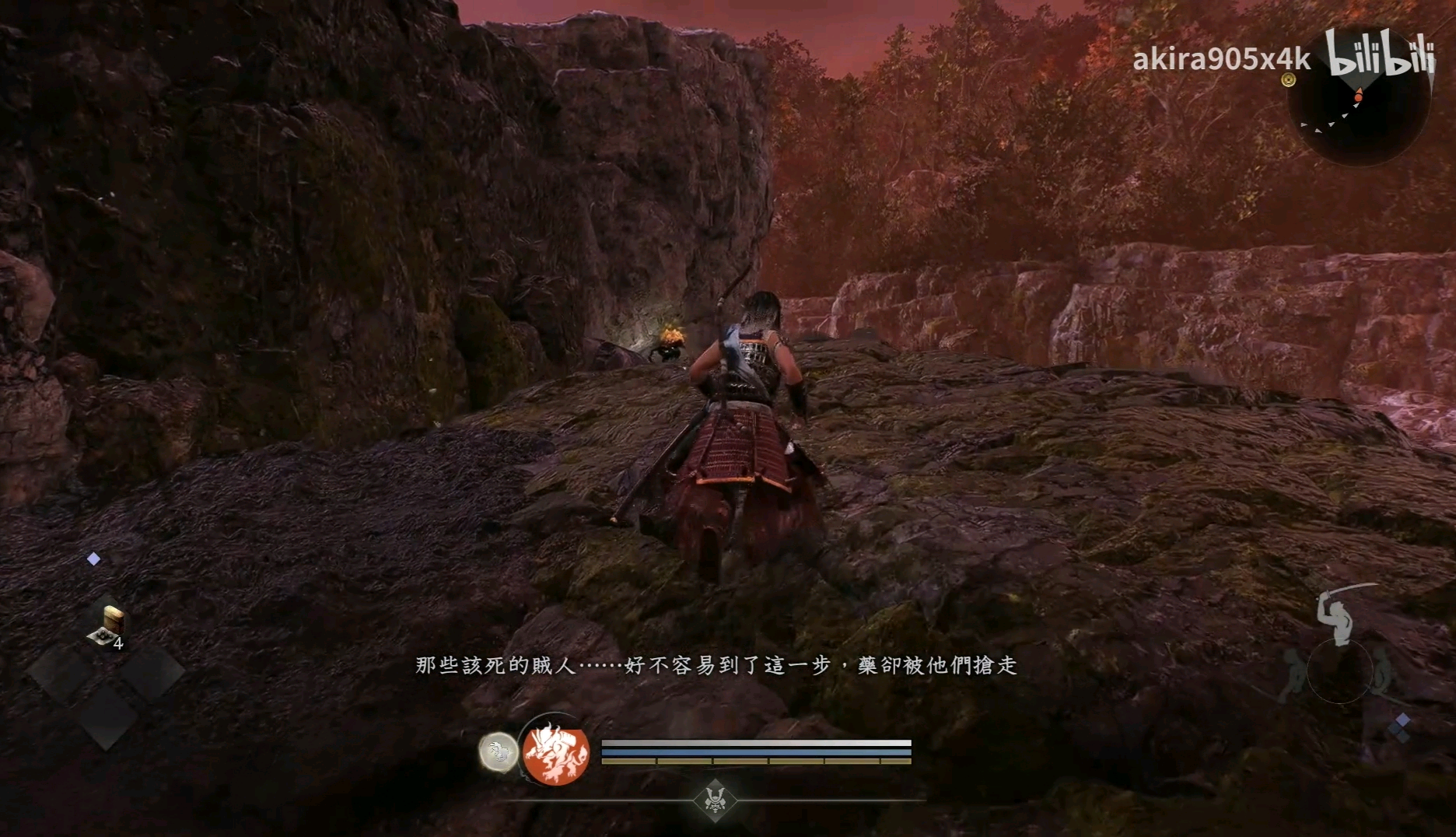Click the samurai helmet compass emblem
The width and height of the screenshot is (1456, 837).
715,800
